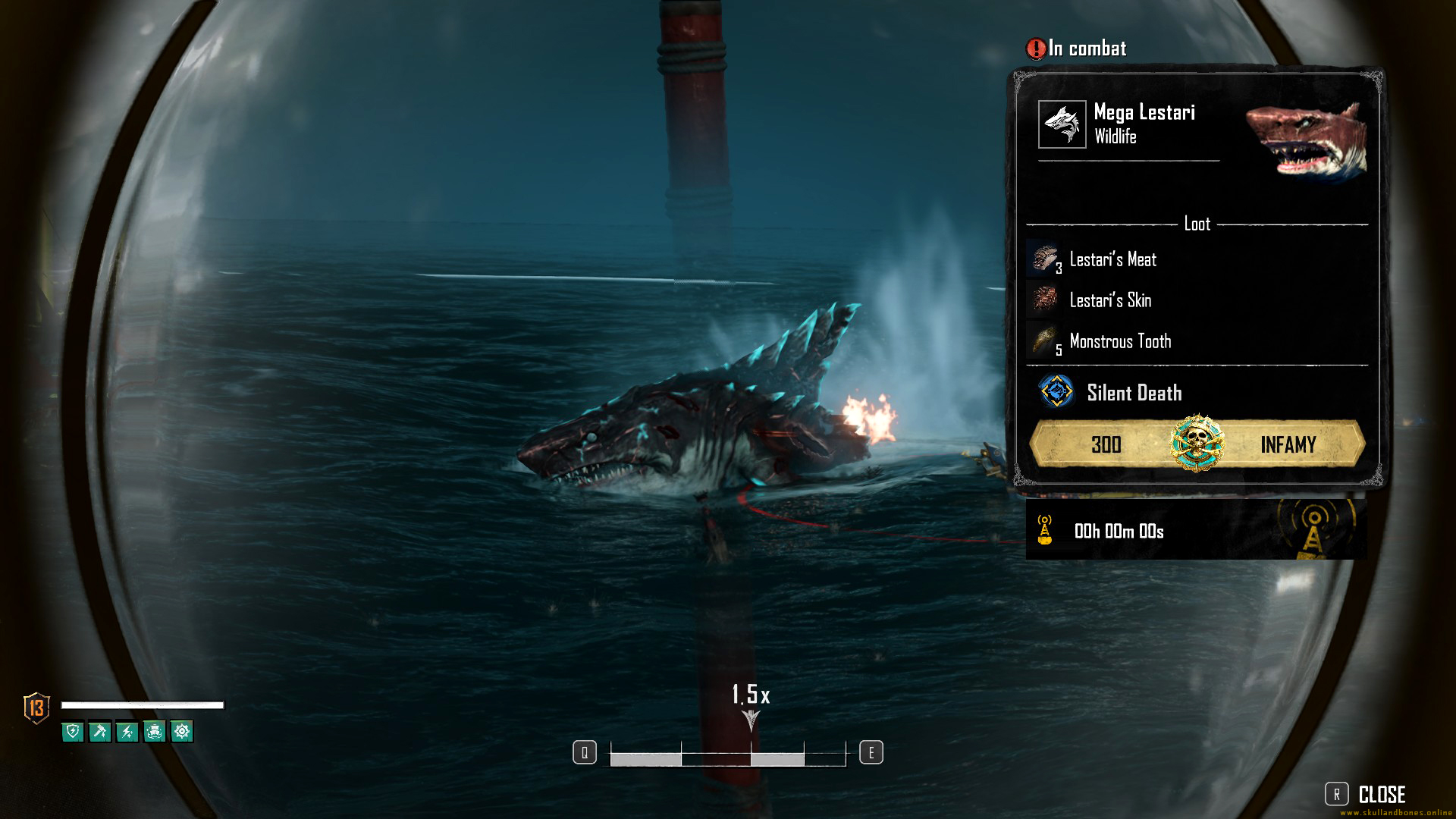Click the ship buff icon
This screenshot has height=819, width=1456.
[155, 732]
